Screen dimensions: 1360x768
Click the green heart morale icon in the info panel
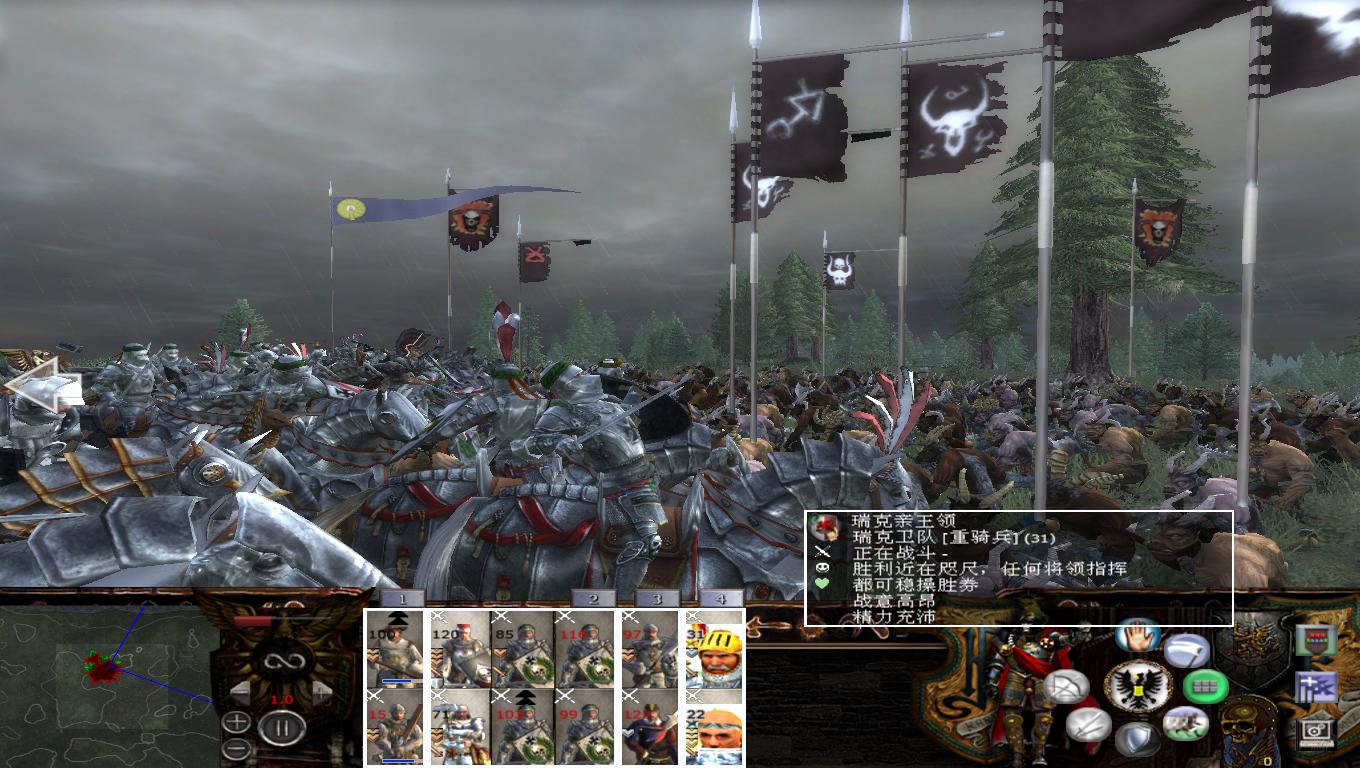(x=821, y=582)
